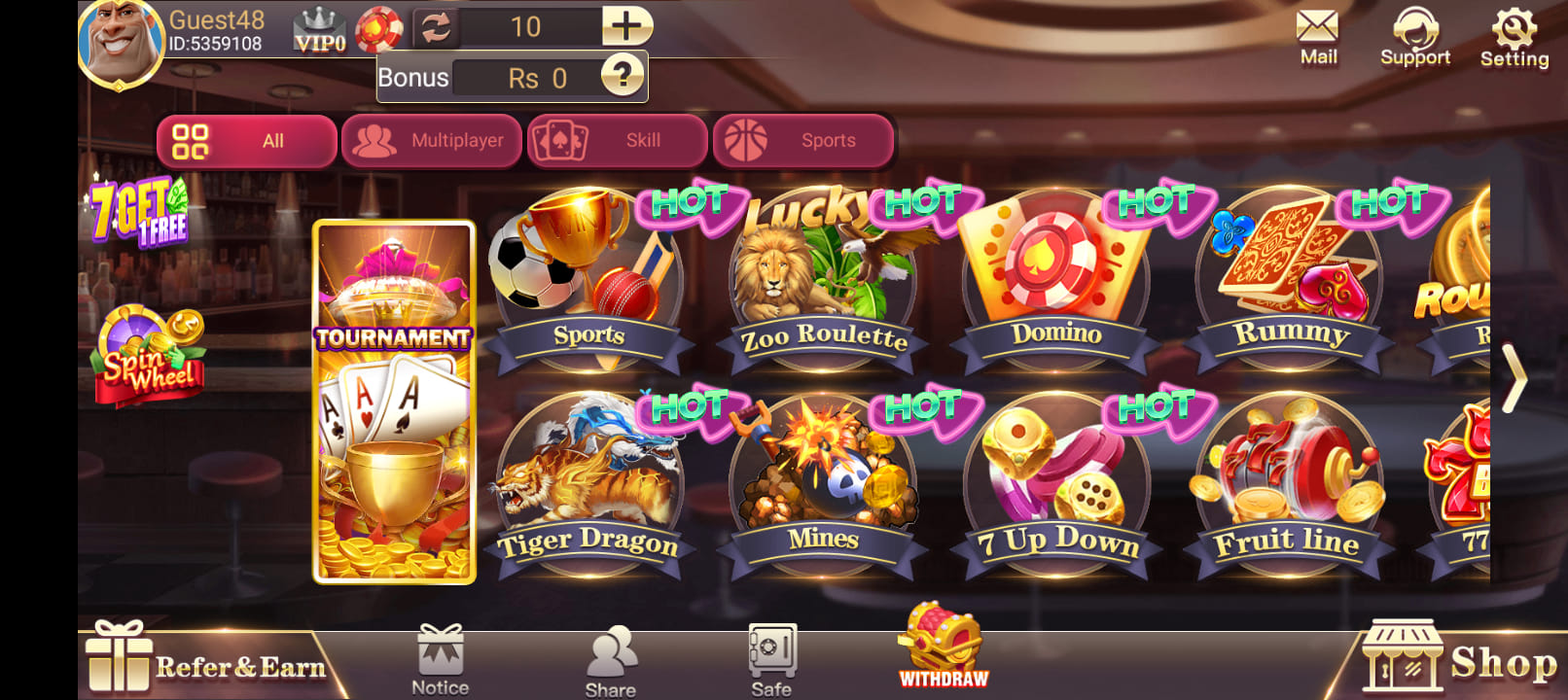Viewport: 1568px width, 700px height.
Task: Switch to the Skill games tab
Action: [616, 140]
